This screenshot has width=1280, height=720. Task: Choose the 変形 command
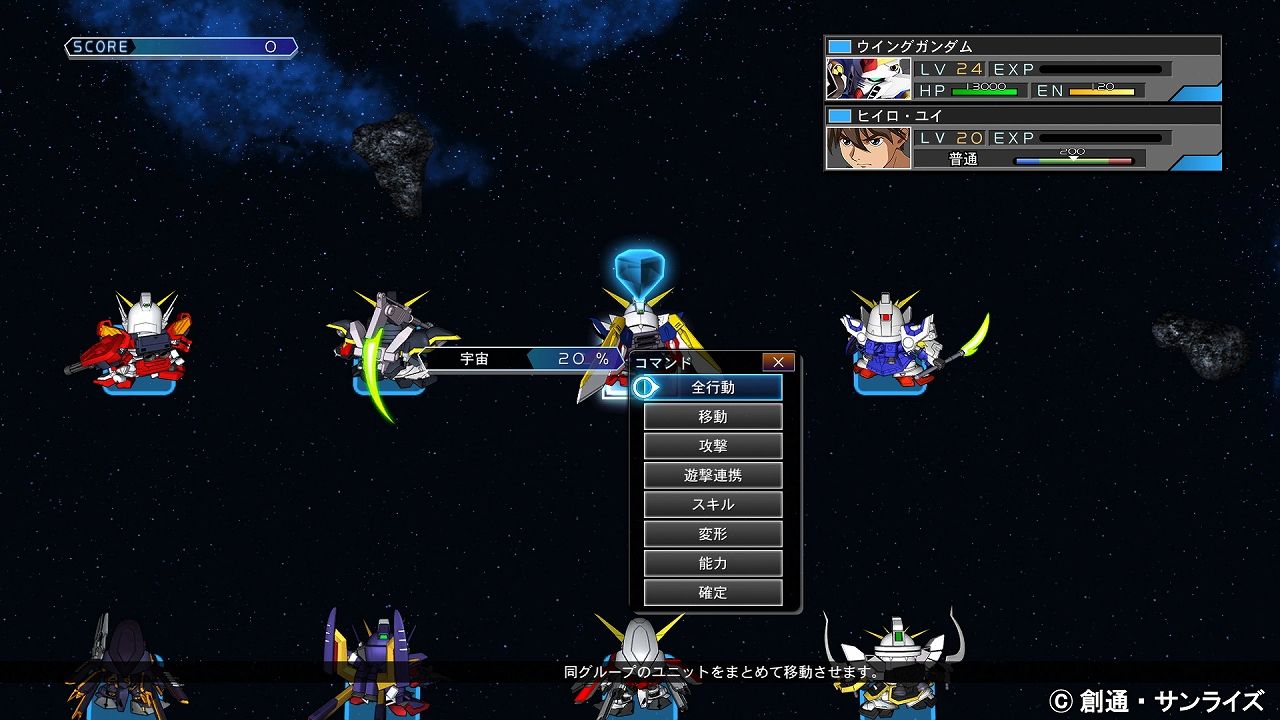(713, 534)
